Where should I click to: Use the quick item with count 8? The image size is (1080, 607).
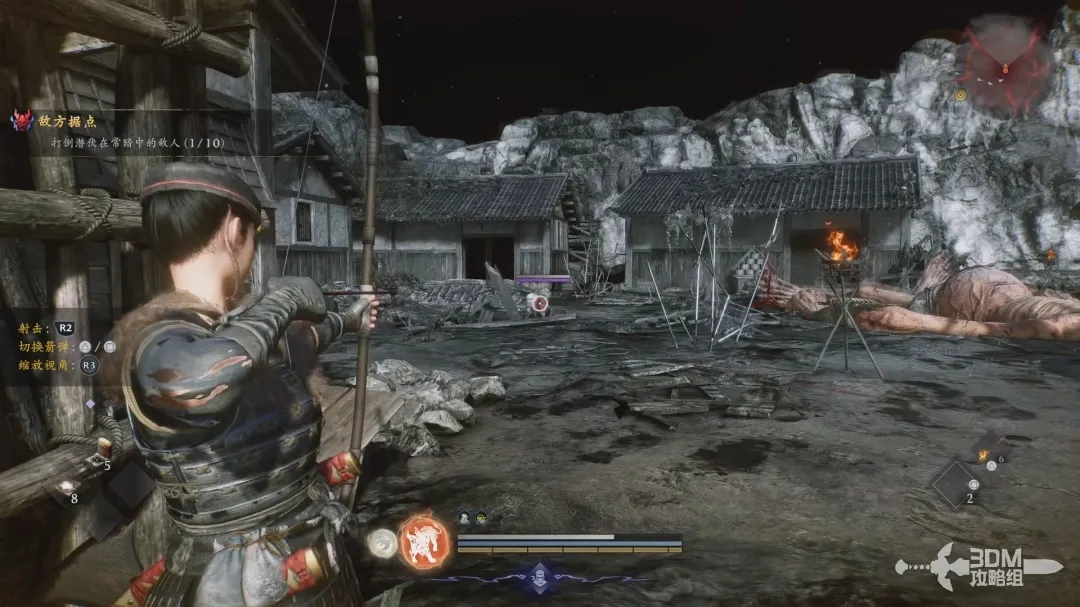(x=66, y=487)
